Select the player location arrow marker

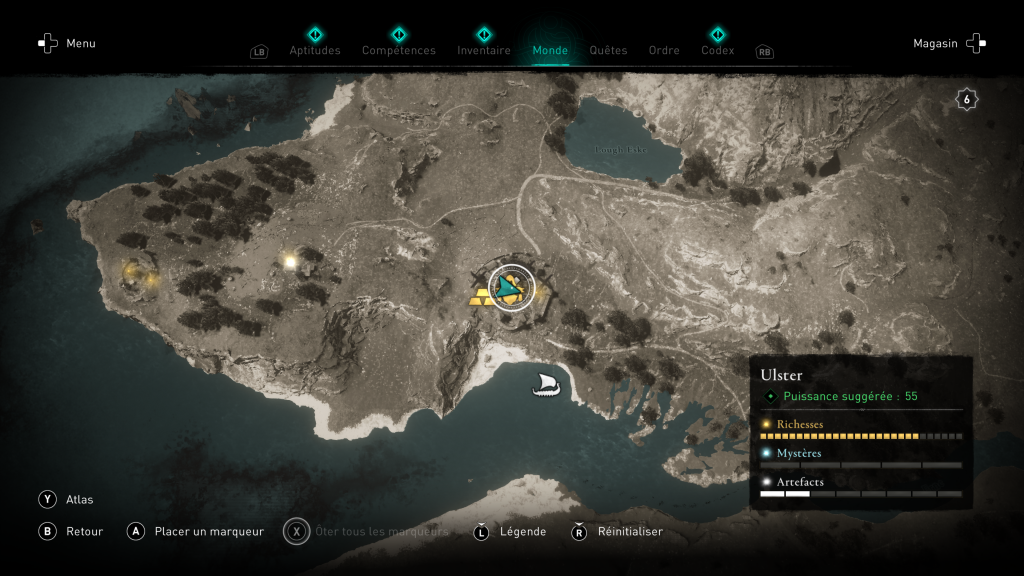click(511, 288)
